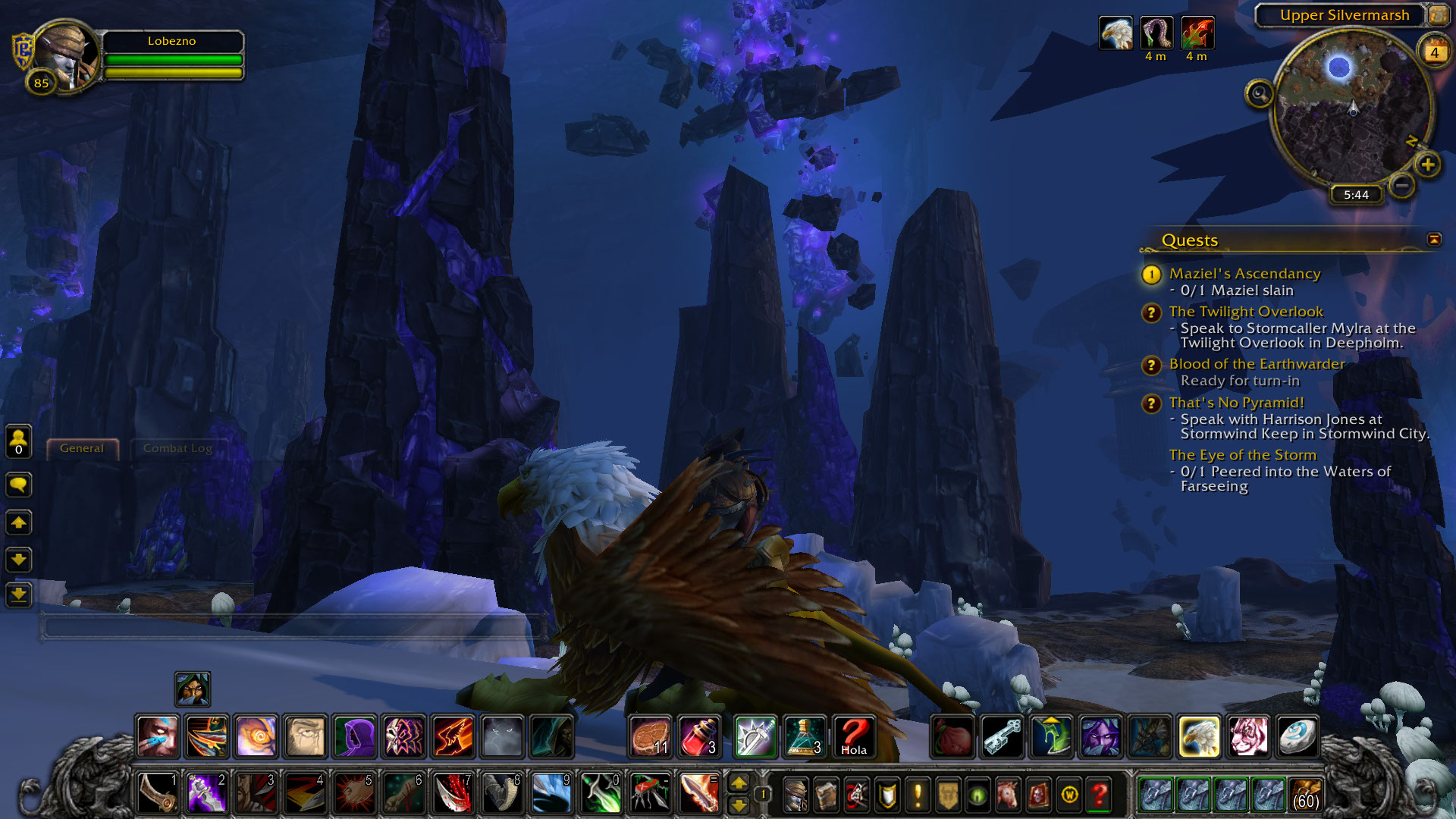Use the red healing potion stack
This screenshot has height=819, width=1456.
click(x=699, y=736)
